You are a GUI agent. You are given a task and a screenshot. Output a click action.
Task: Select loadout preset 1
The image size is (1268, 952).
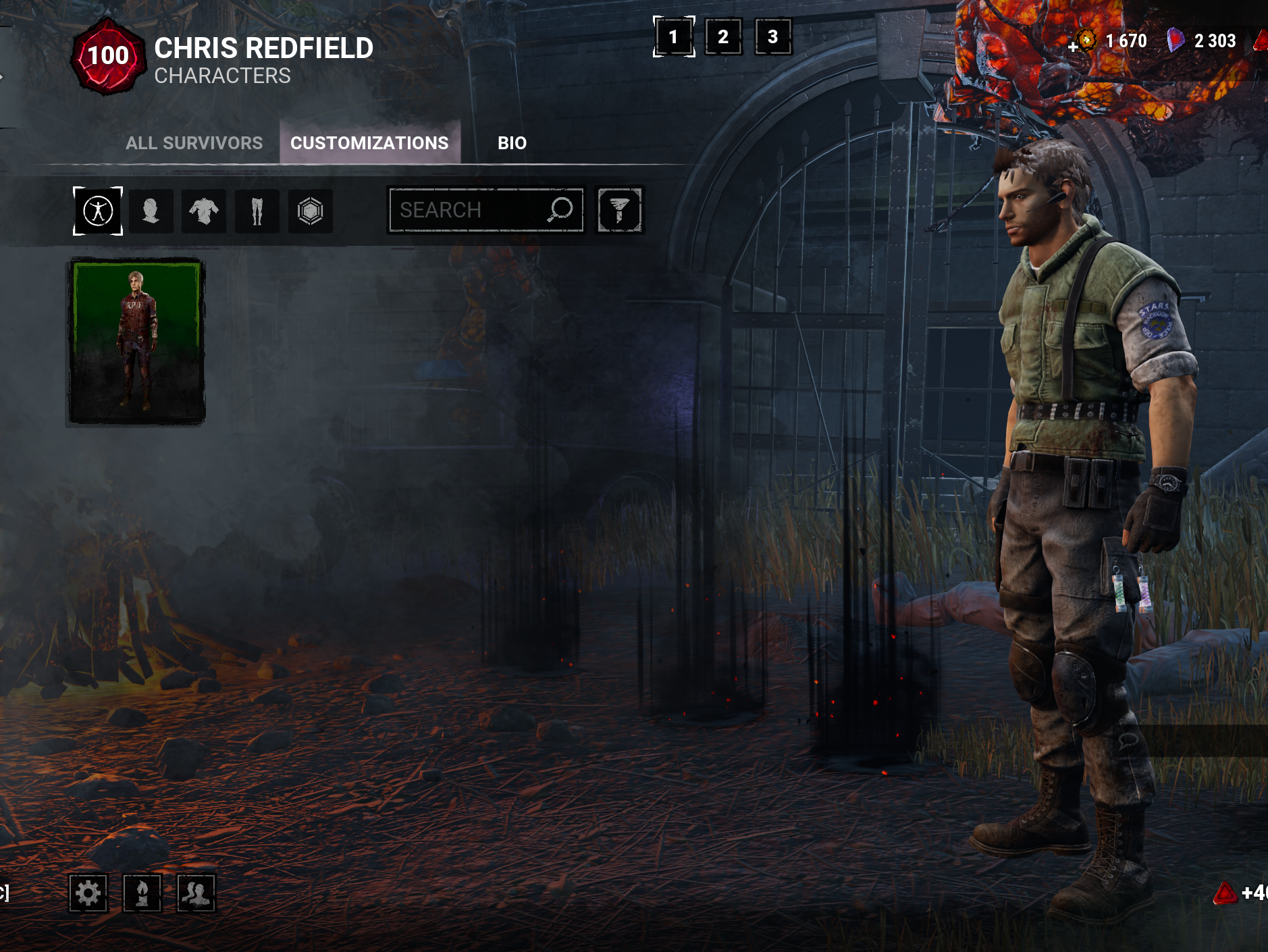pos(673,36)
